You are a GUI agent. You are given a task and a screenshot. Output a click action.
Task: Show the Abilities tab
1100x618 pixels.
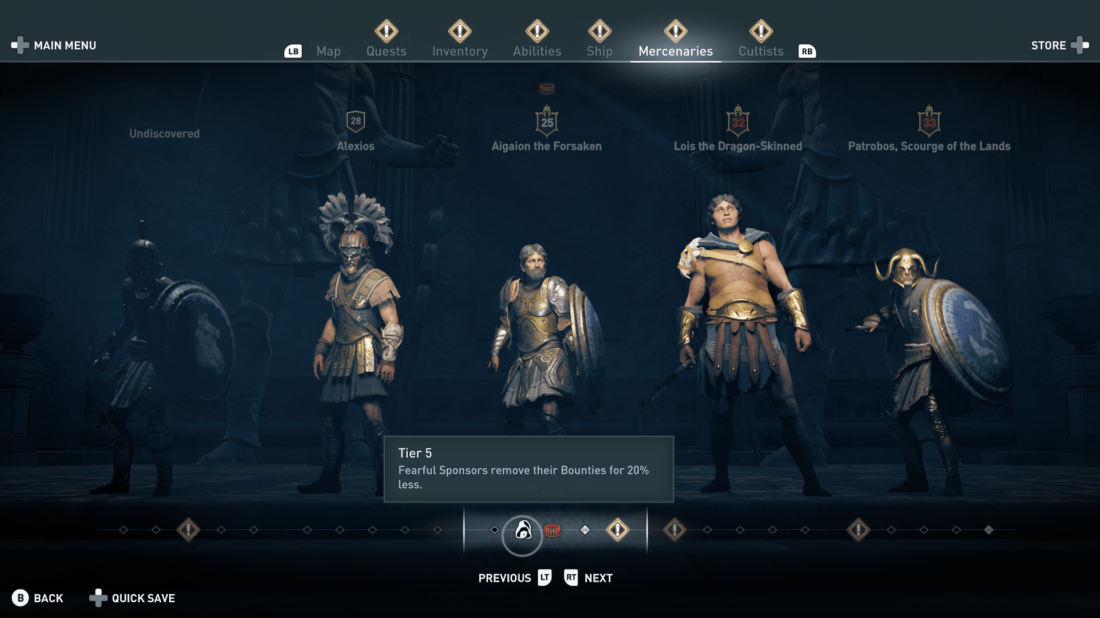[537, 51]
